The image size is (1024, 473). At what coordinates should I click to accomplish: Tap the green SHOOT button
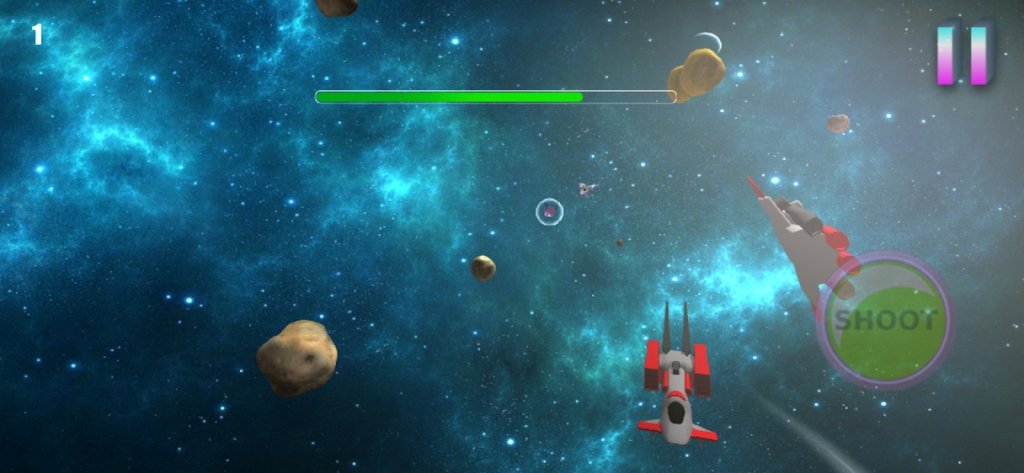click(x=886, y=322)
